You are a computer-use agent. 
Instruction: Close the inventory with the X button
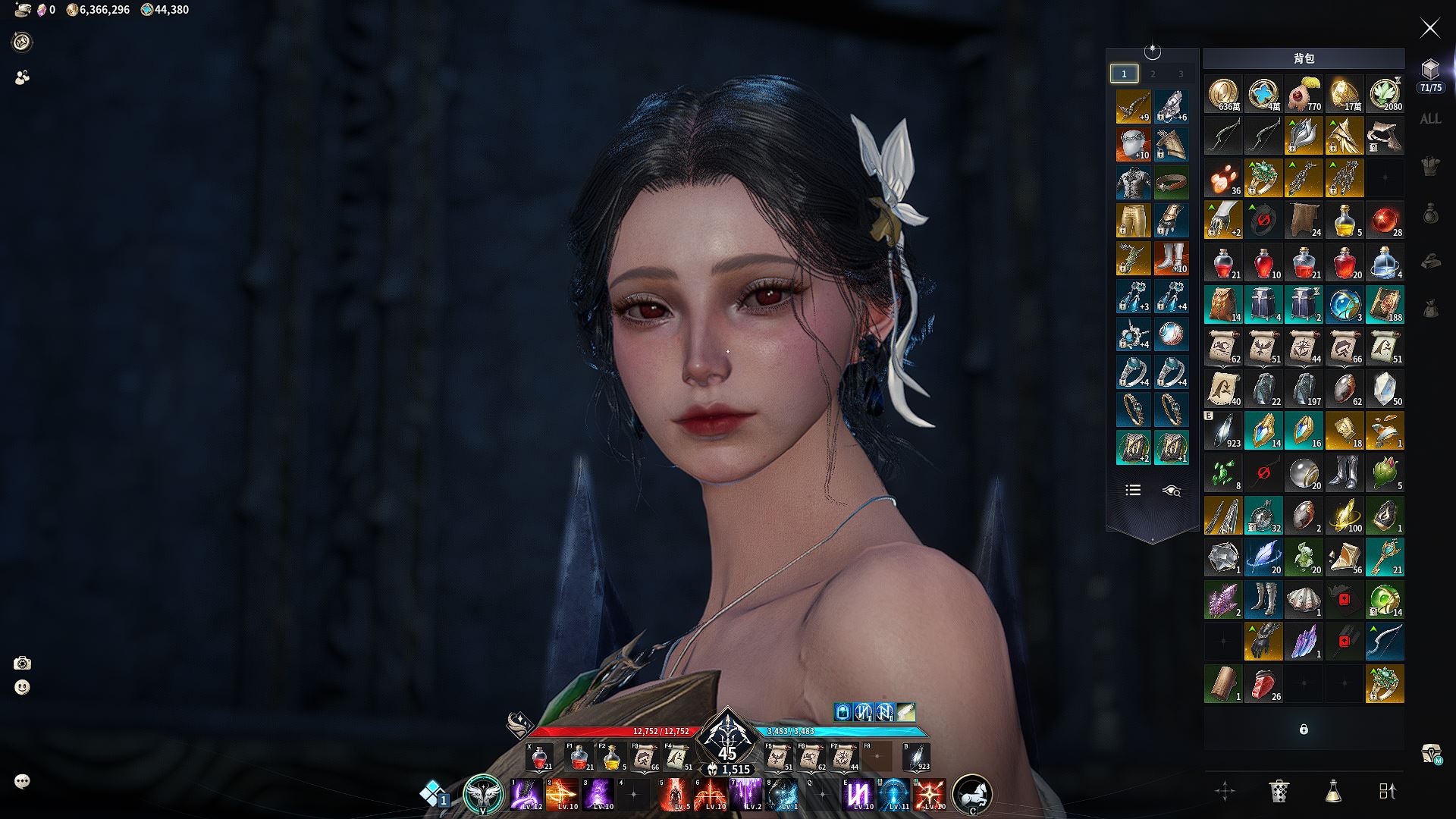[x=1429, y=29]
